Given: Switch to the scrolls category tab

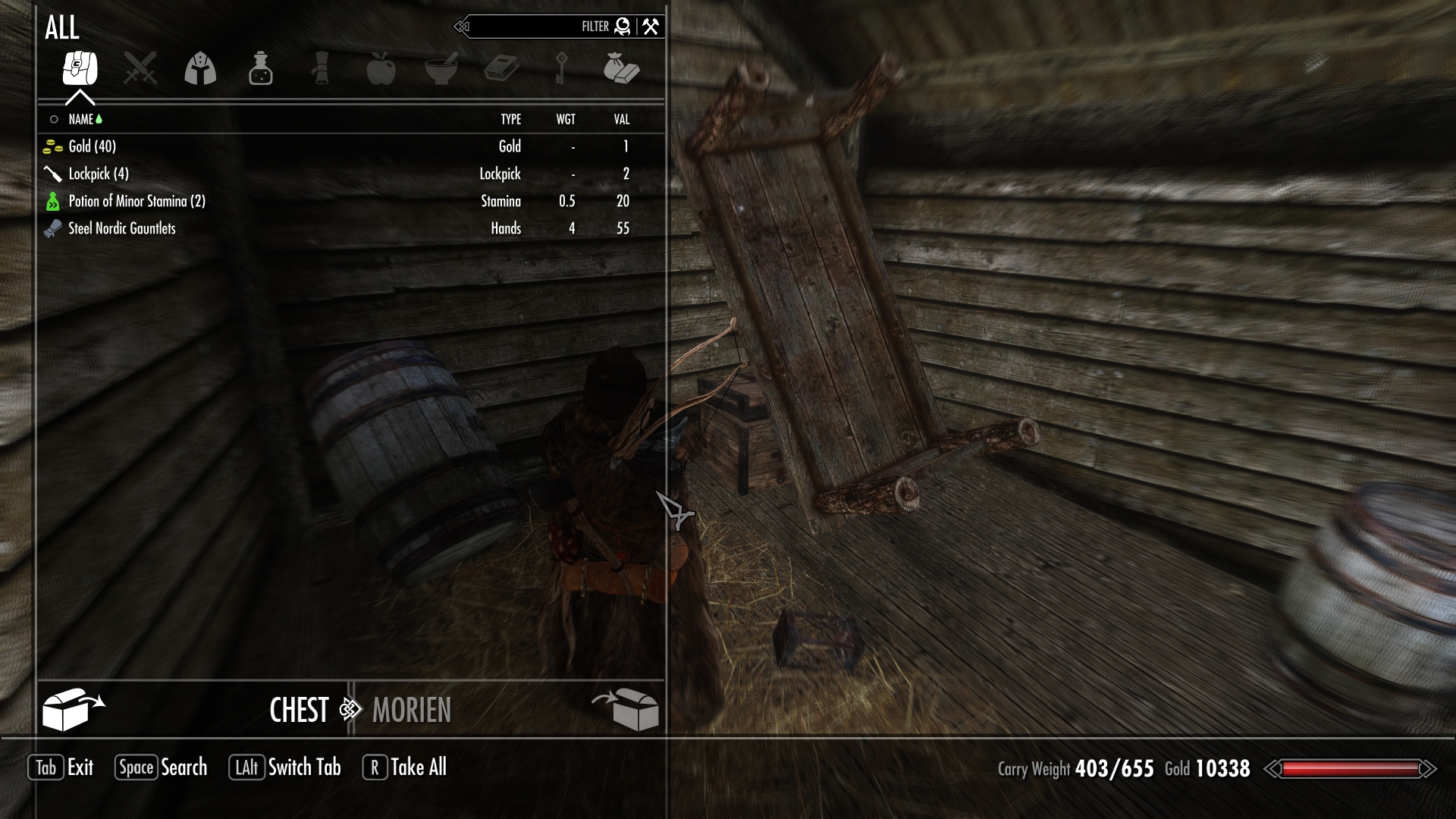Looking at the screenshot, I should tap(321, 69).
